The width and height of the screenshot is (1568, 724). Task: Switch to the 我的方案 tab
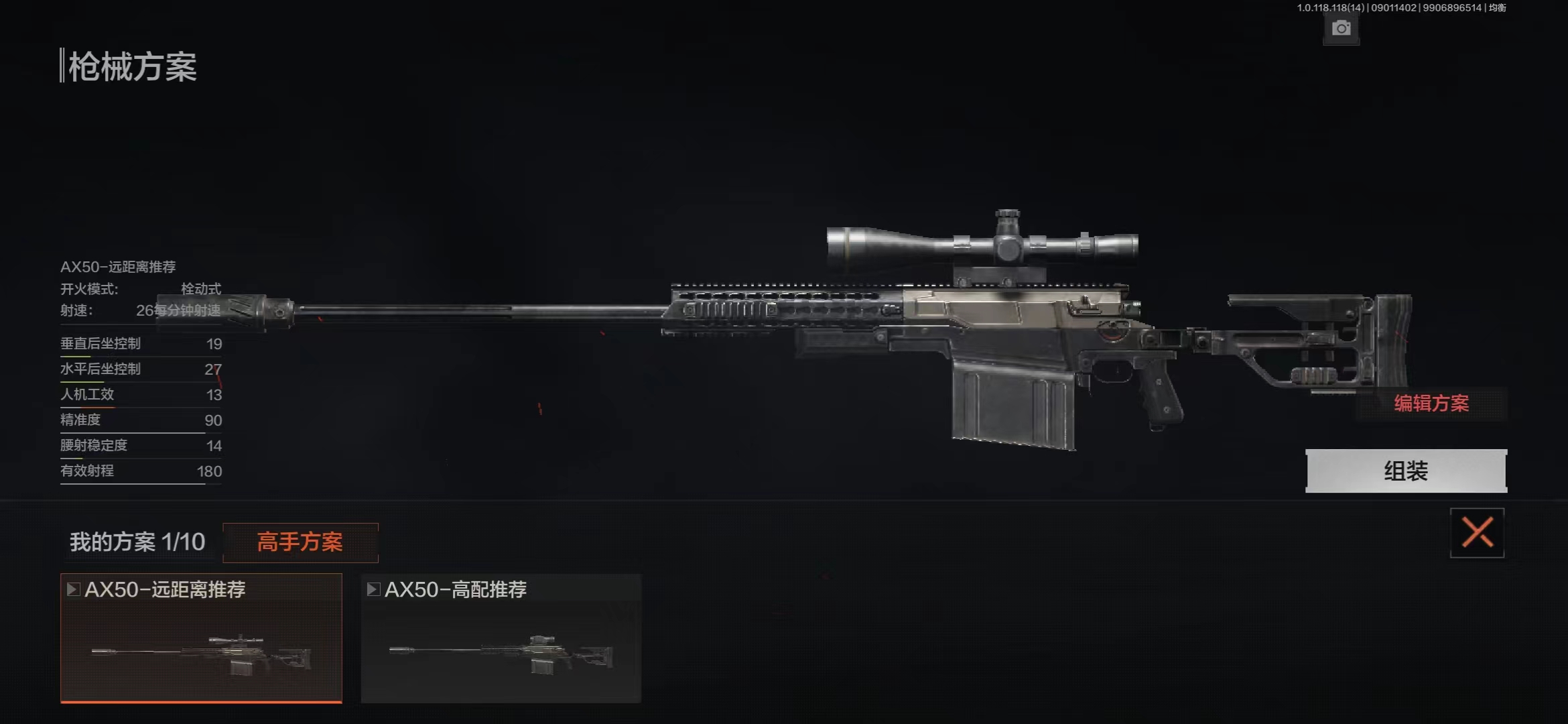pyautogui.click(x=137, y=542)
